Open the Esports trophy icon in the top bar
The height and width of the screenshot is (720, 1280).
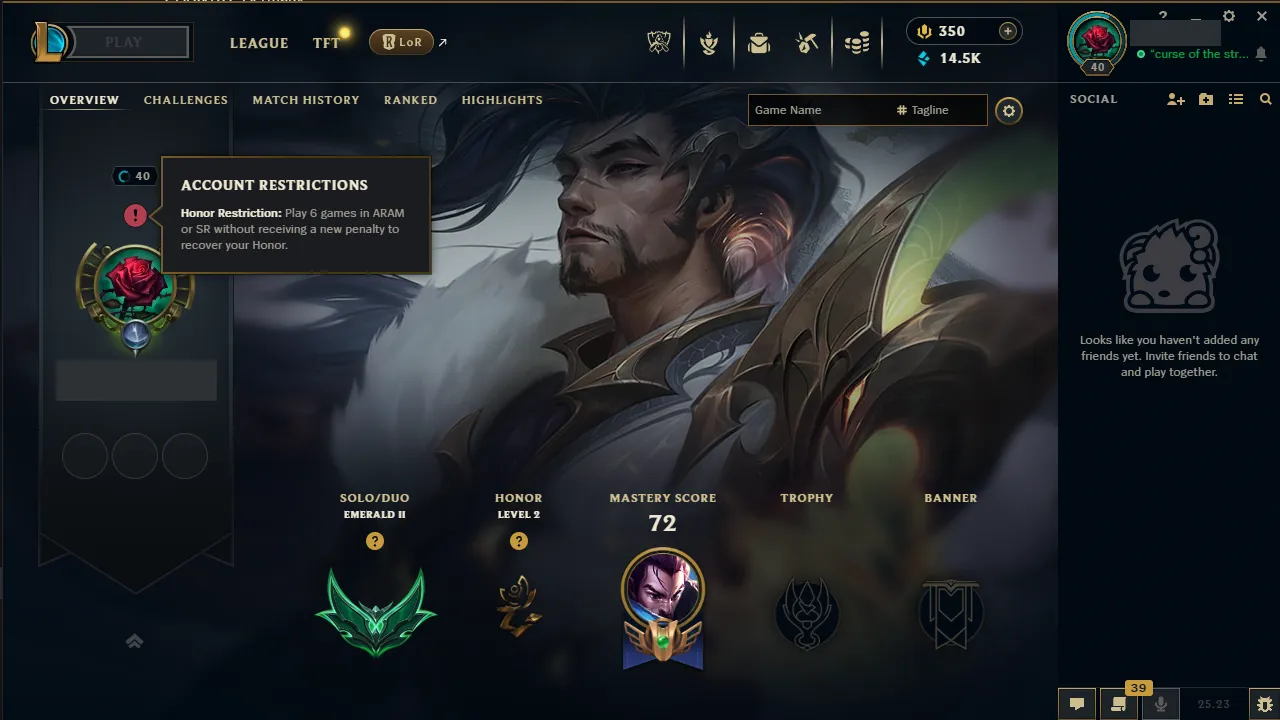tap(658, 43)
